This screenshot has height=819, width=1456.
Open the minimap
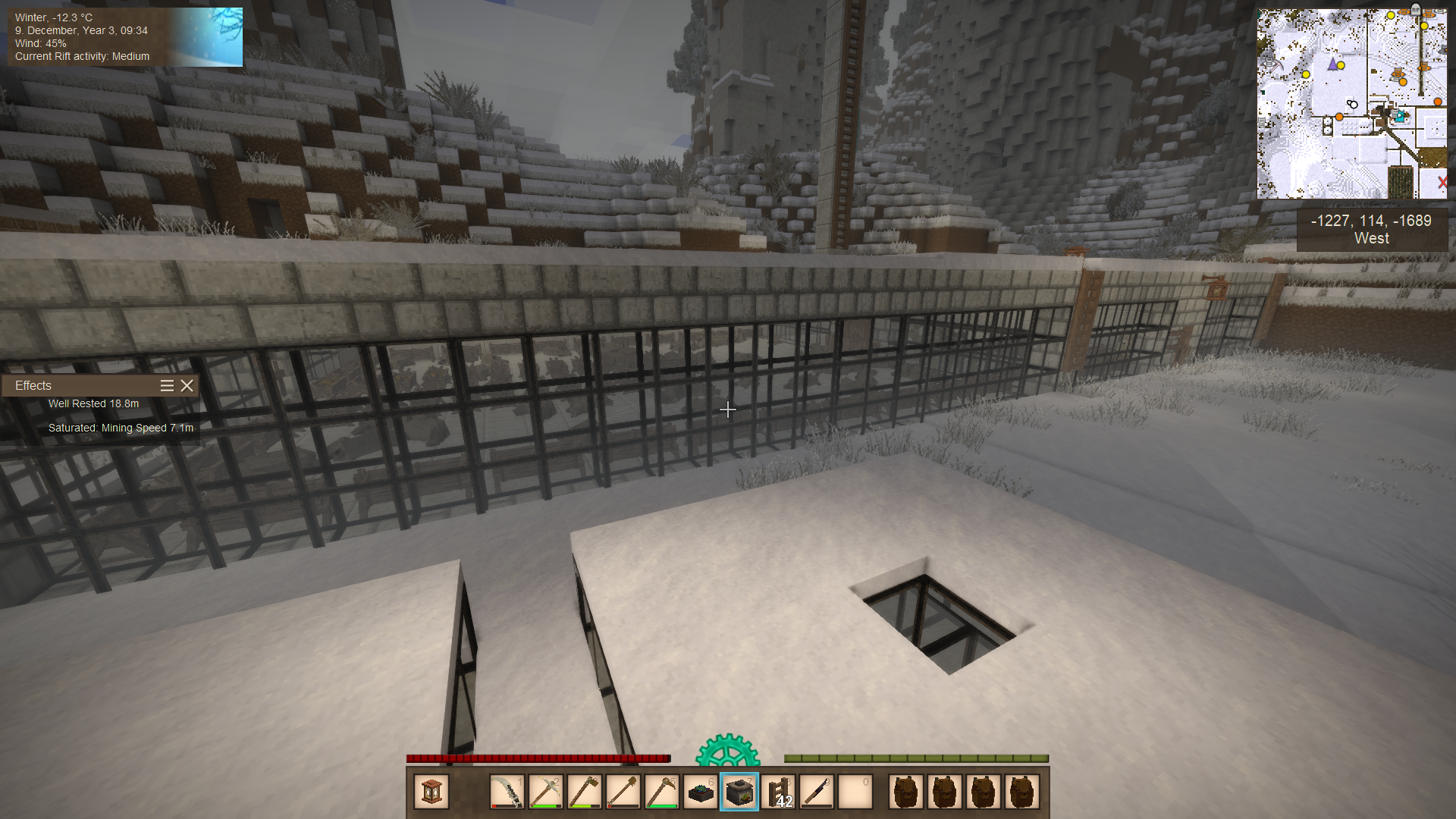pos(1351,104)
